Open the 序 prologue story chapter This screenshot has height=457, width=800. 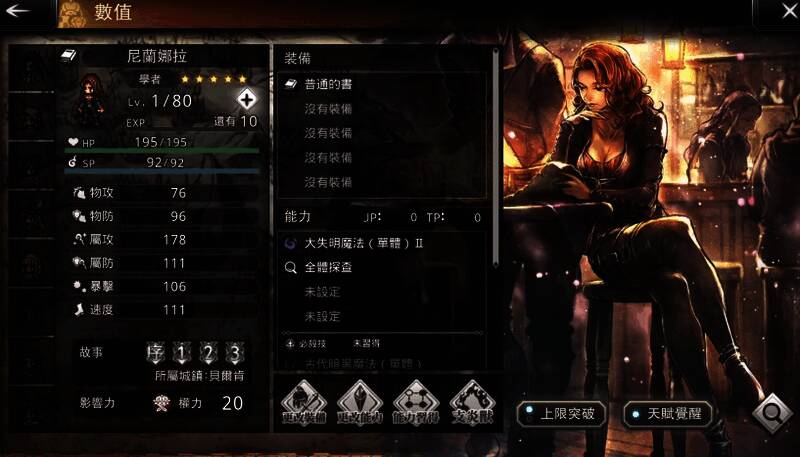click(x=156, y=353)
